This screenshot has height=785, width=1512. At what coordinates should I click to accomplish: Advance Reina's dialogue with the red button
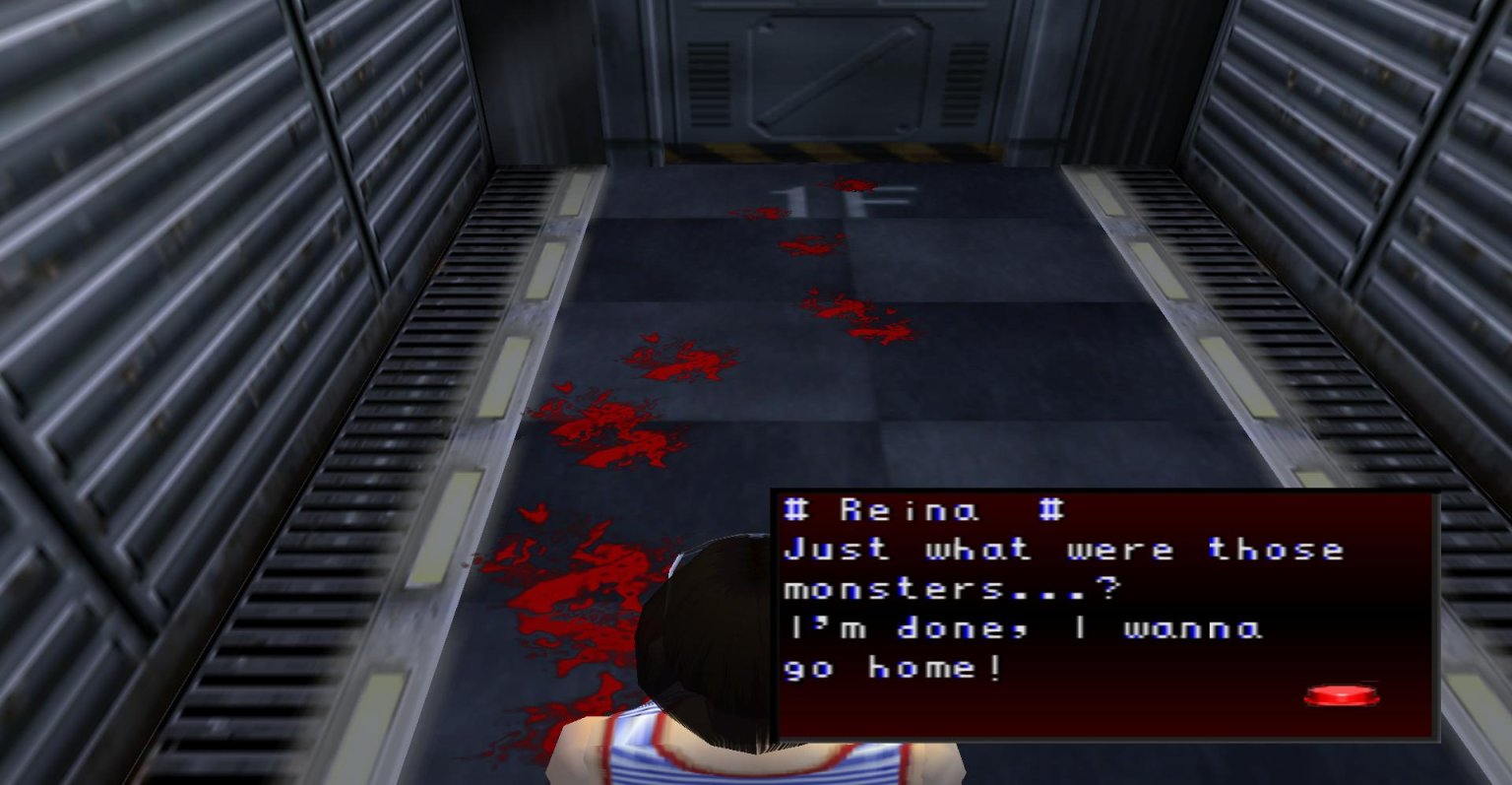(1341, 696)
